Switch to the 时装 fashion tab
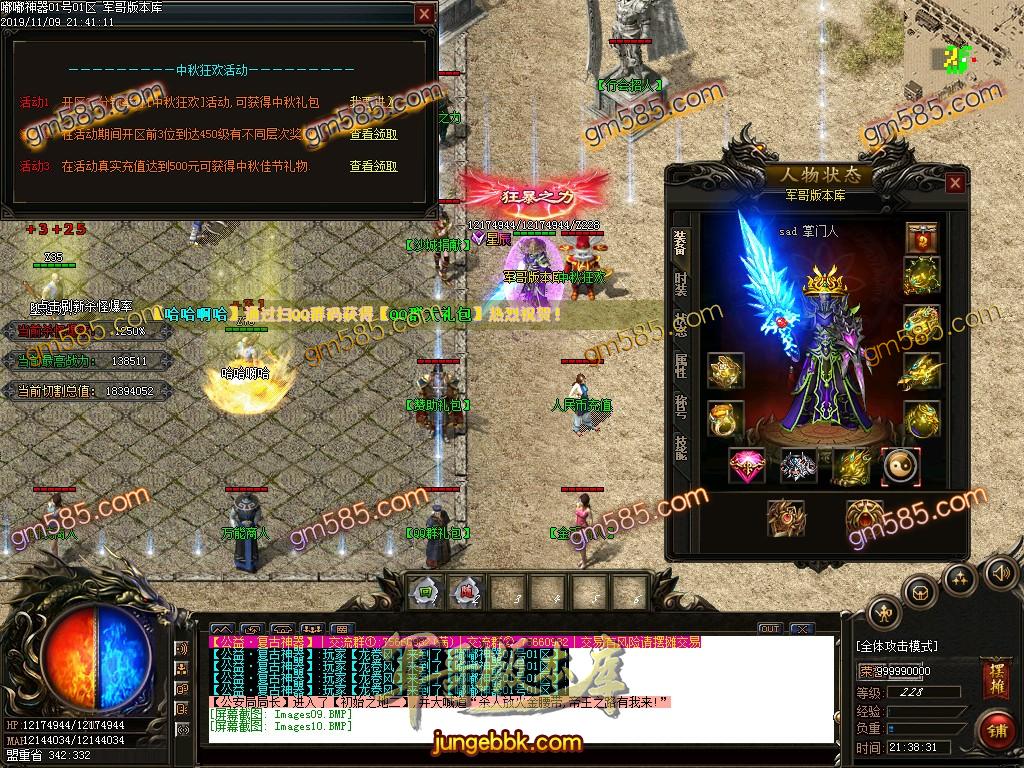The width and height of the screenshot is (1024, 768). 680,285
